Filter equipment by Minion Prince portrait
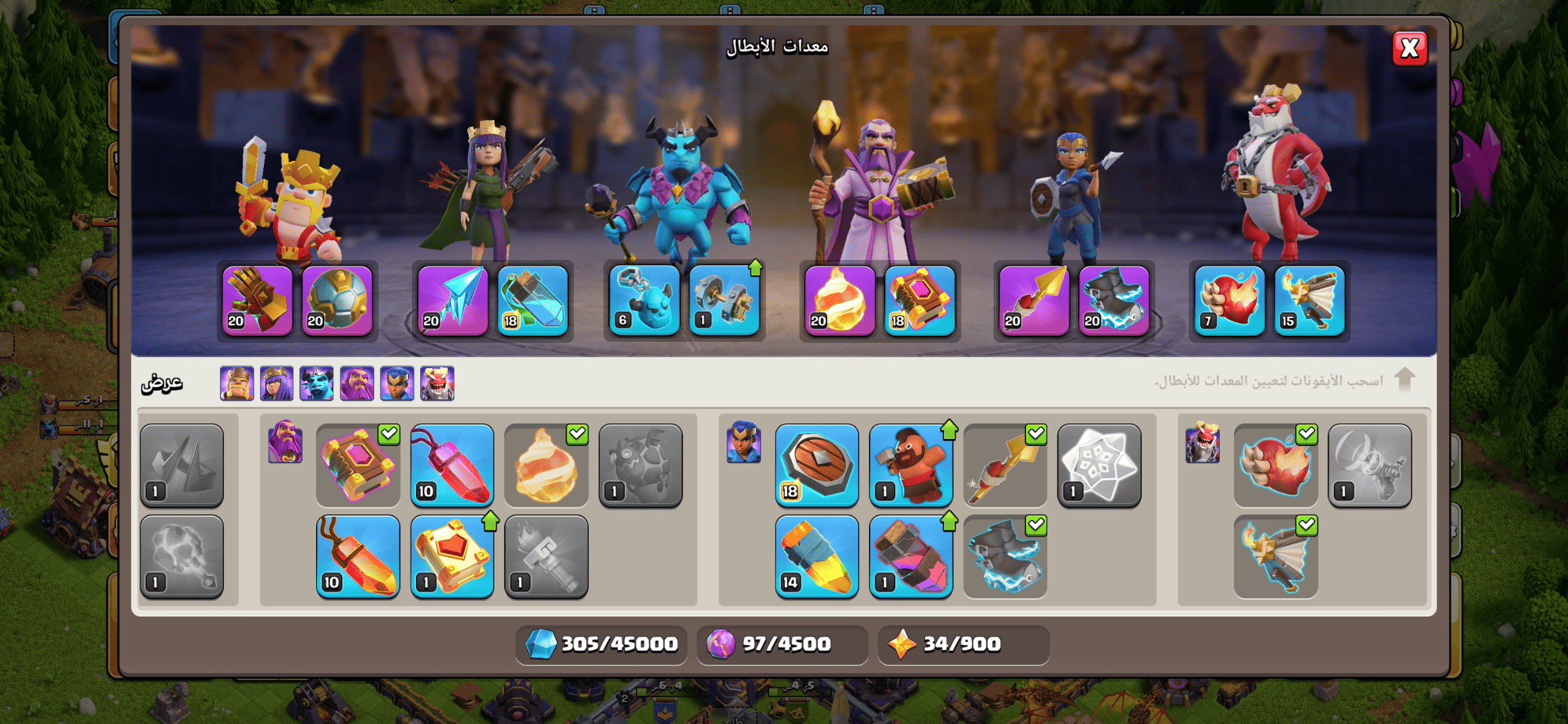1568x724 pixels. coord(317,384)
